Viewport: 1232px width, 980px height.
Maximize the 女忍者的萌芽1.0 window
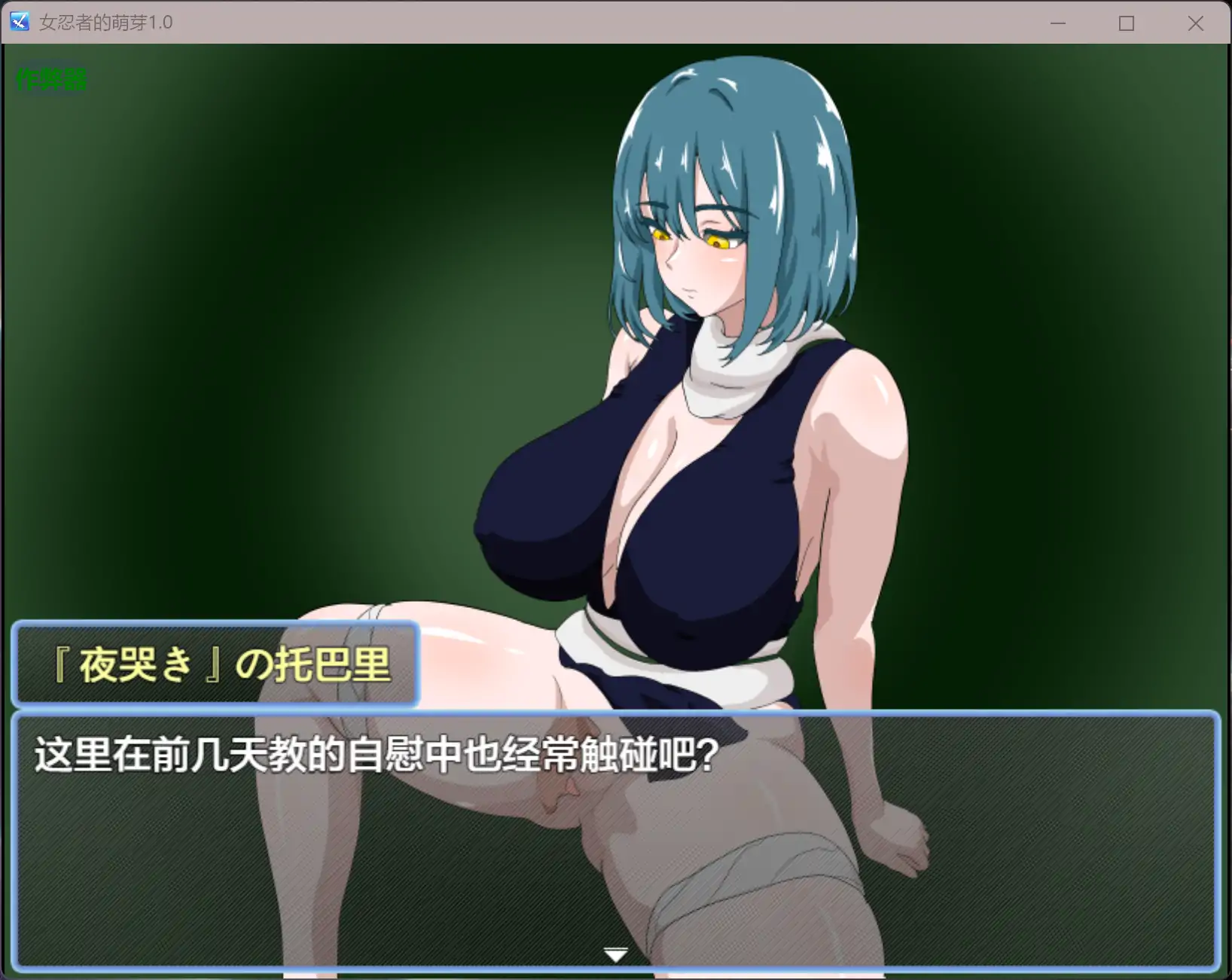pos(1127,23)
